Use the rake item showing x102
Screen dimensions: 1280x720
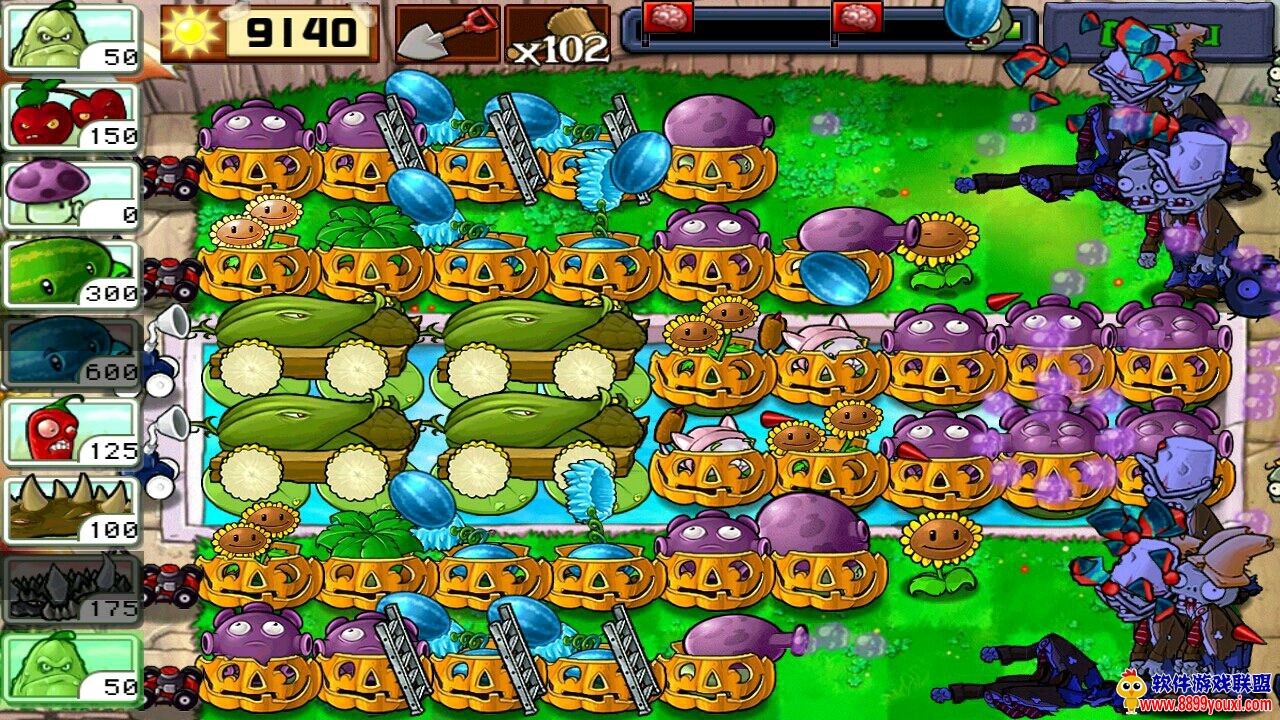click(x=557, y=34)
